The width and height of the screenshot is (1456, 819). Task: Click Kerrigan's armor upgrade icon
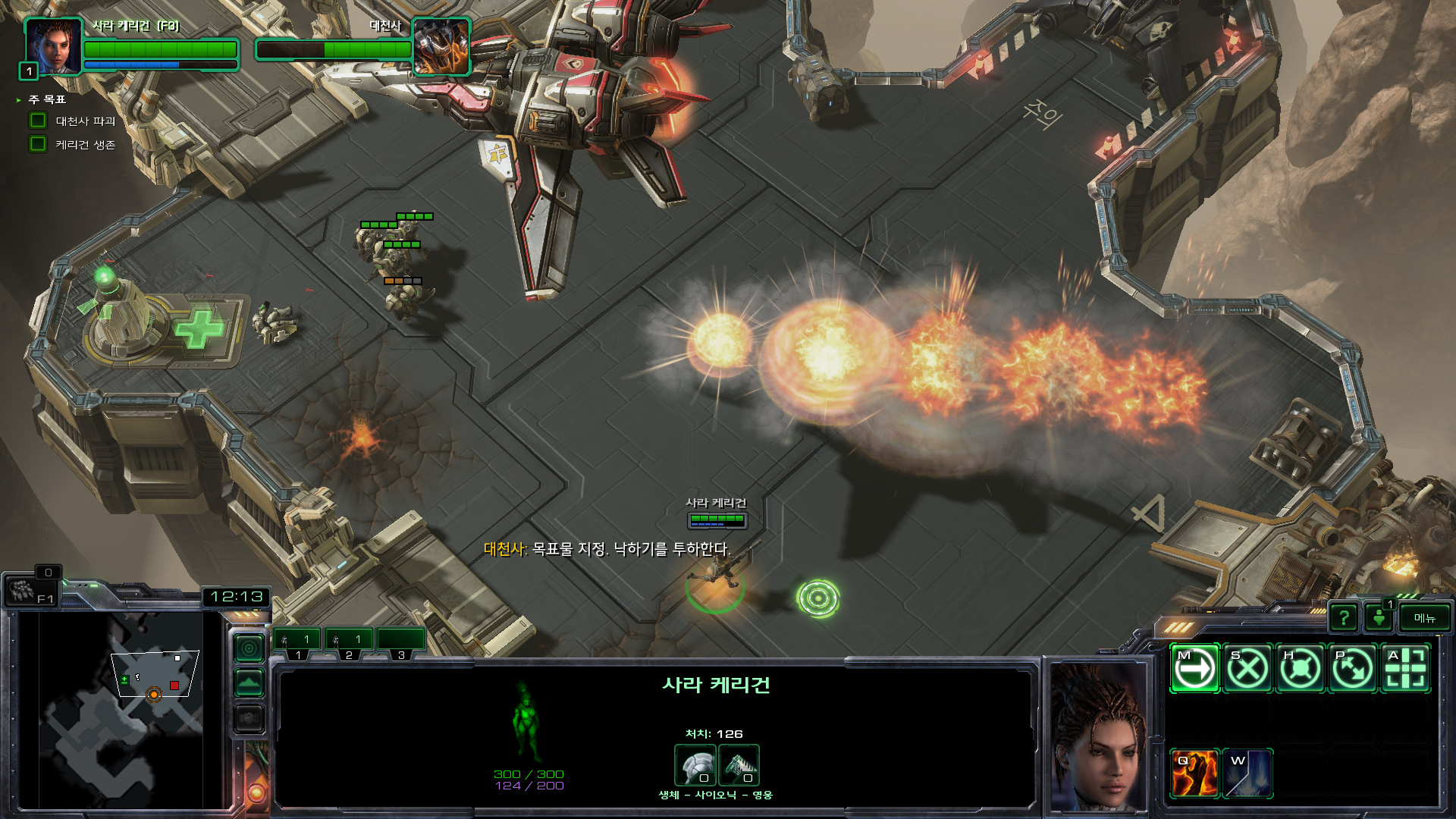pyautogui.click(x=695, y=764)
